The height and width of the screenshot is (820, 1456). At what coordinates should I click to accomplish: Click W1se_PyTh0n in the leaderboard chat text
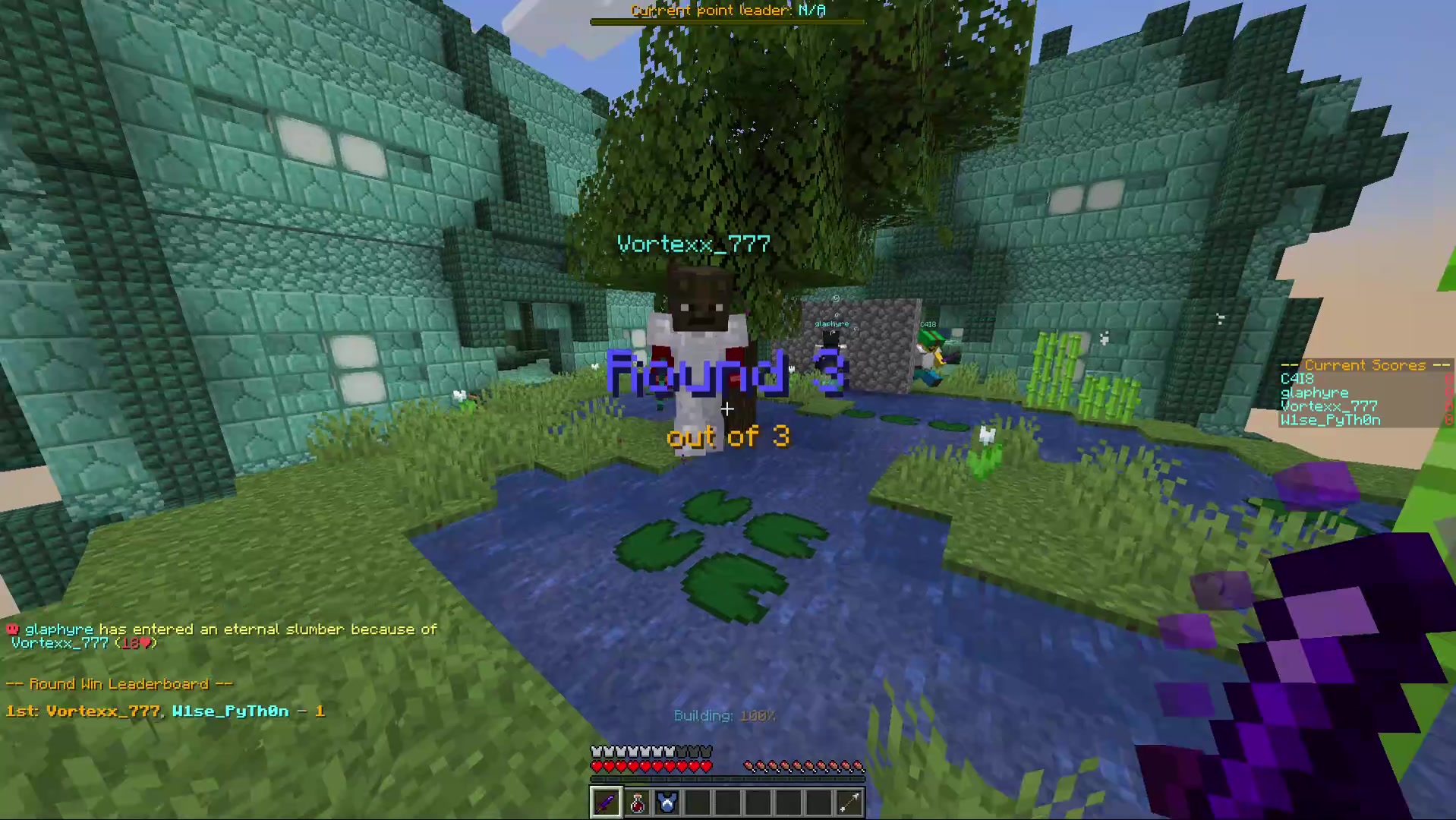click(232, 711)
